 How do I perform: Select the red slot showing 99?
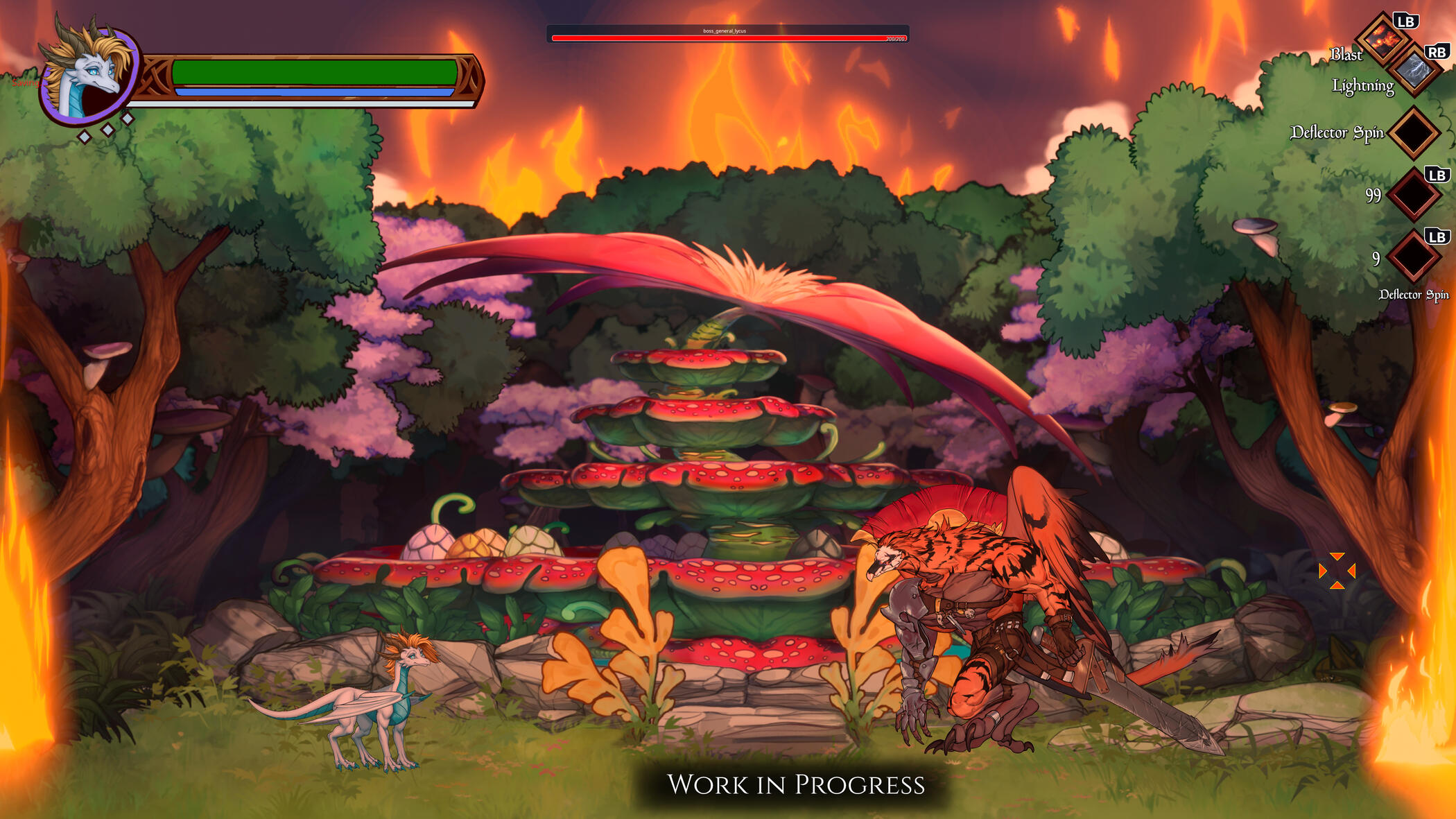1413,195
